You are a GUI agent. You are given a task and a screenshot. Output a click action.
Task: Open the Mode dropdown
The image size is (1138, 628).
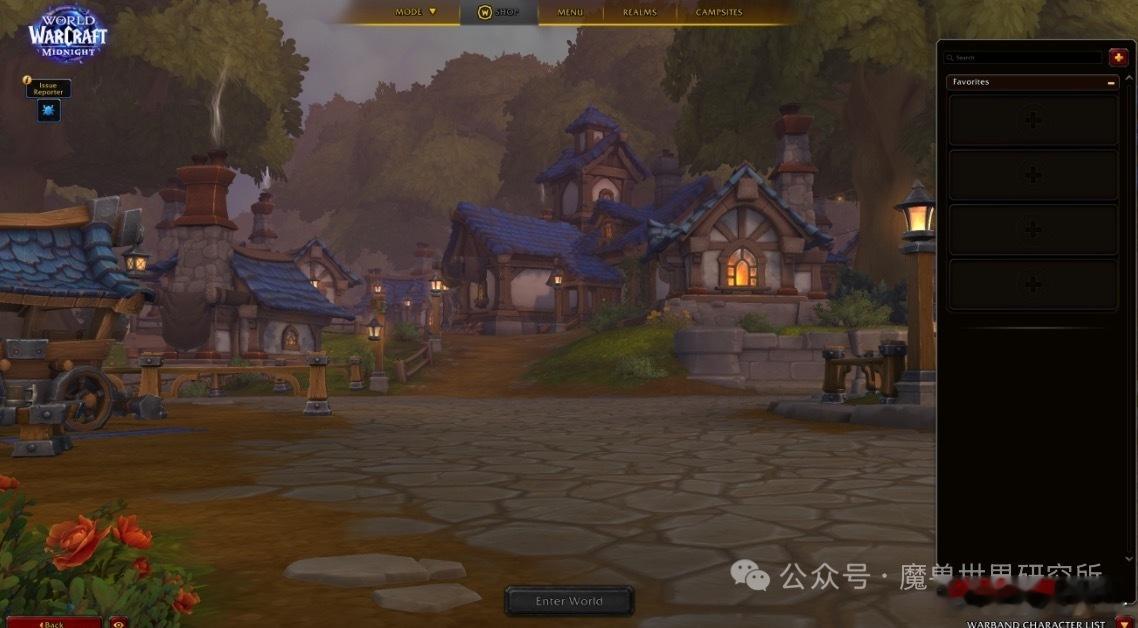(415, 12)
